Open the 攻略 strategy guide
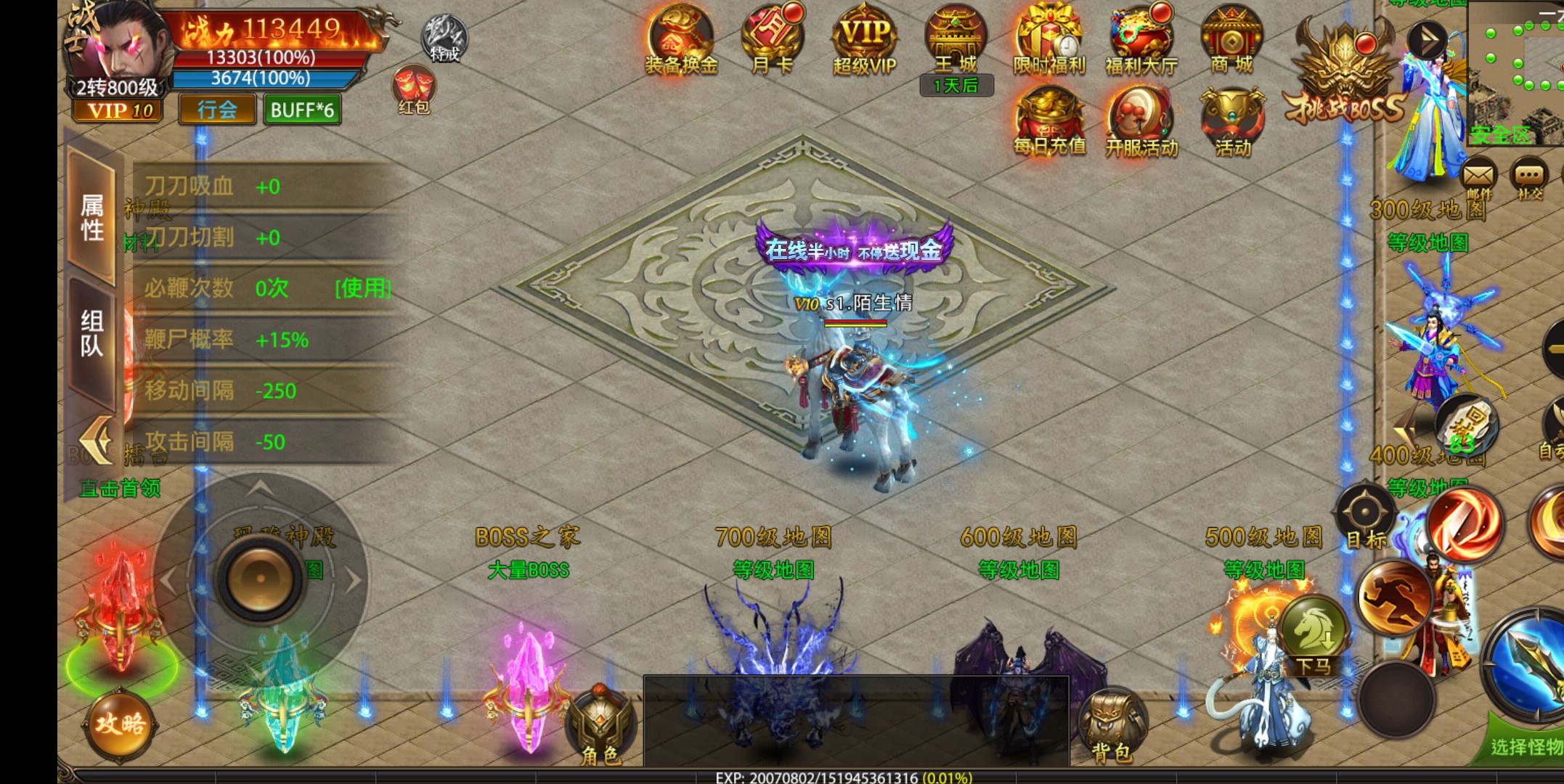This screenshot has height=784, width=1564. (120, 724)
